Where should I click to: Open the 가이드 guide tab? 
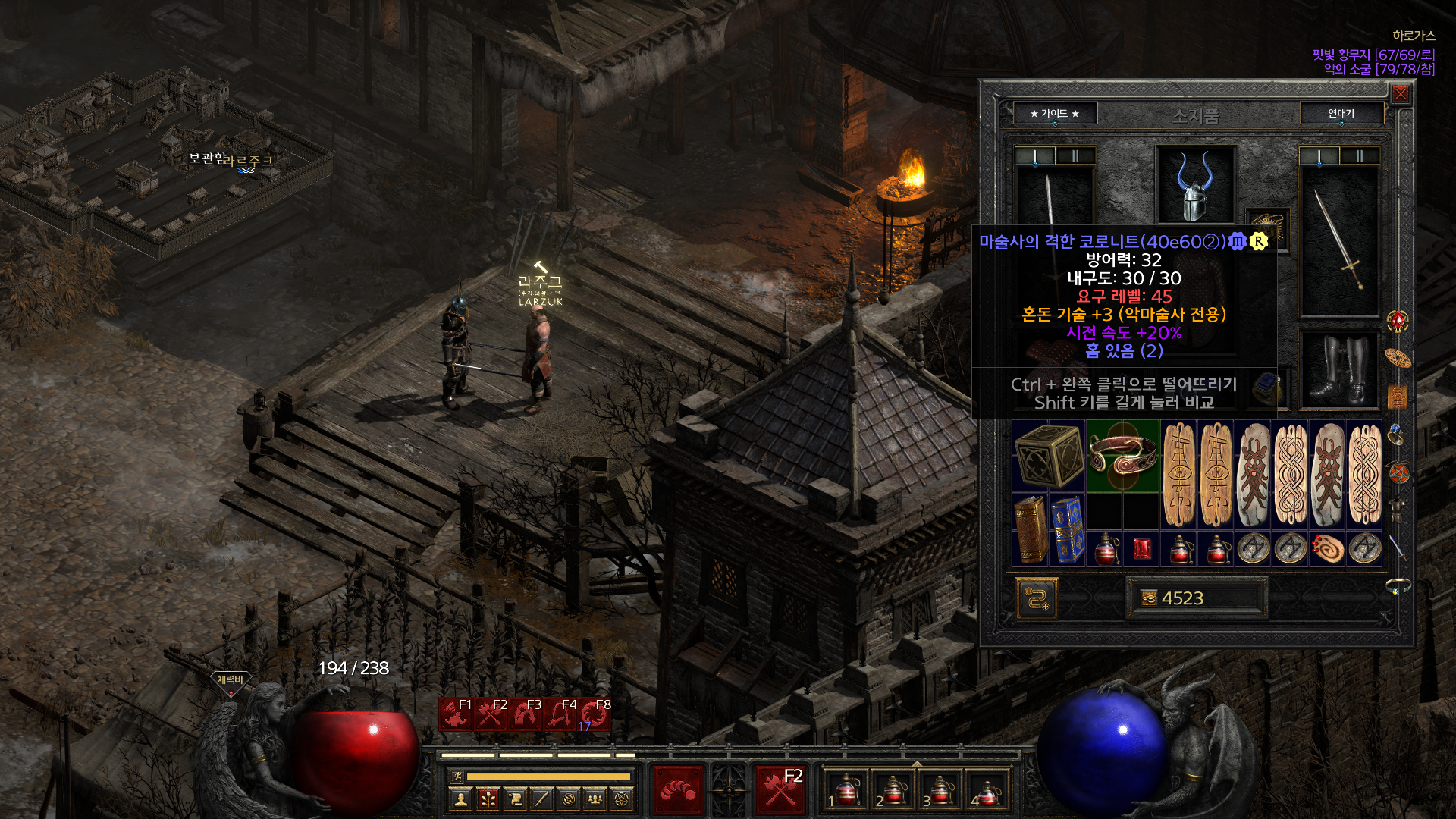click(1054, 114)
